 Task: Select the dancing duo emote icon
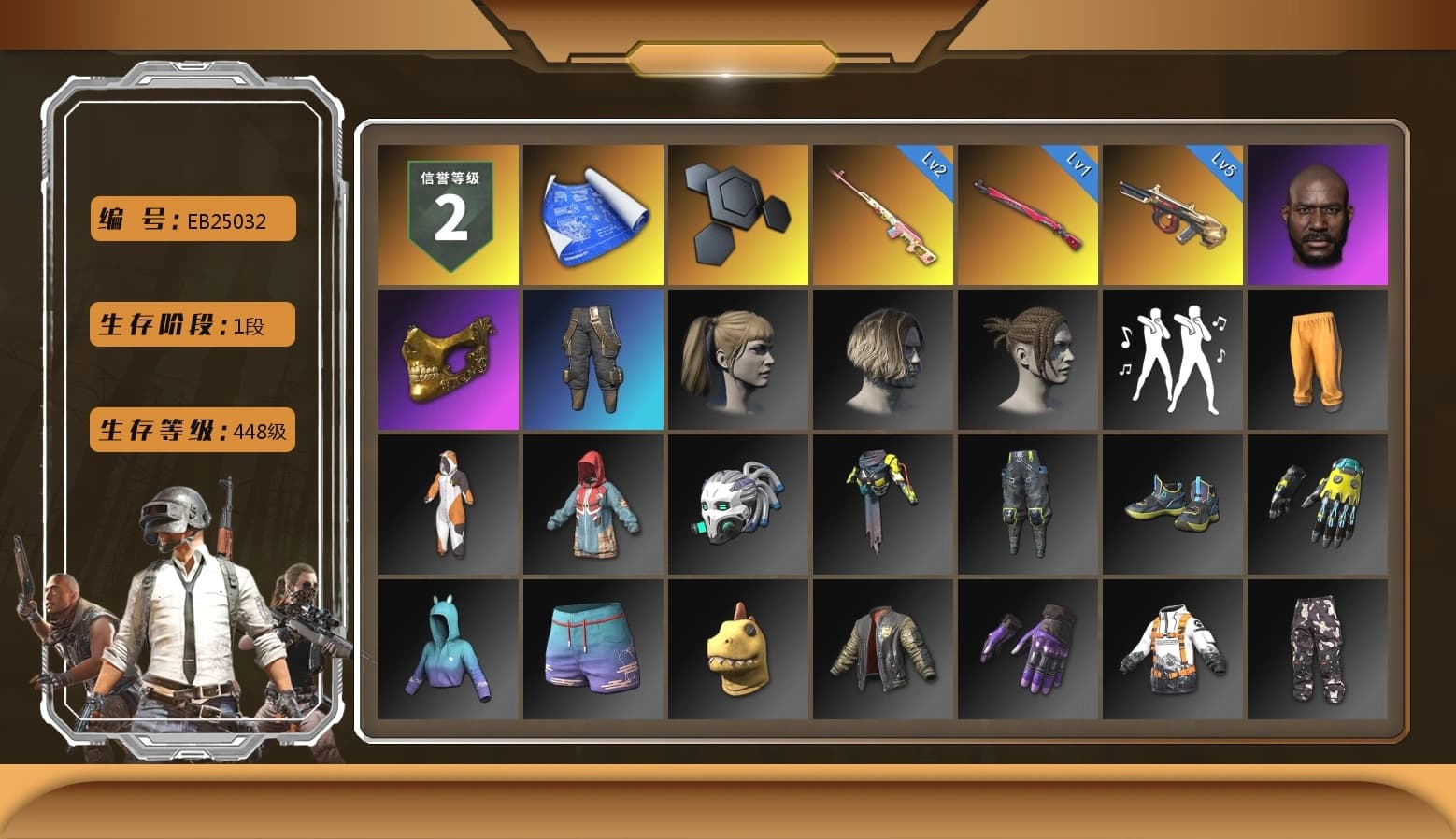[x=1173, y=360]
